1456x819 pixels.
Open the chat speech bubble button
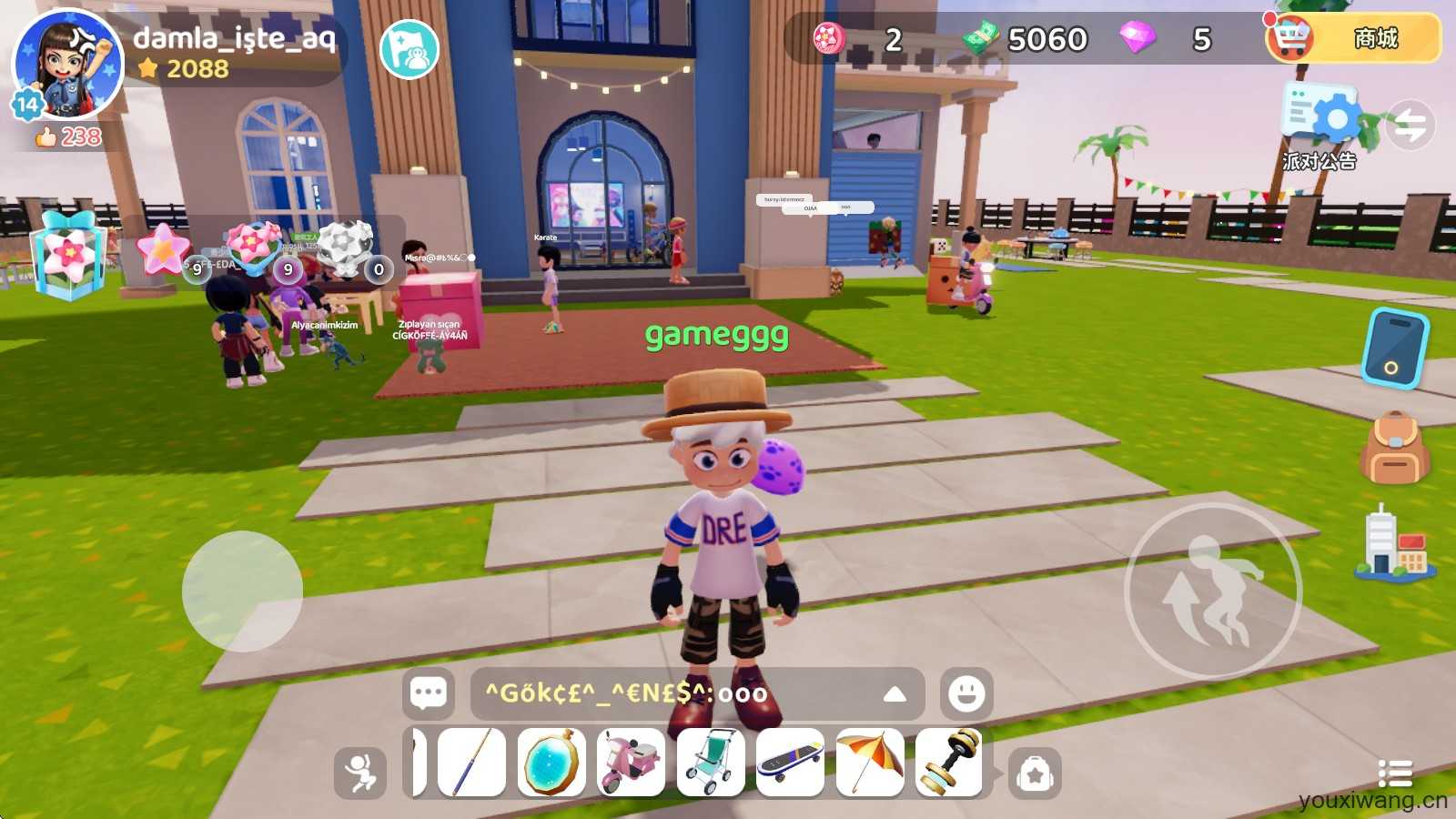428,693
